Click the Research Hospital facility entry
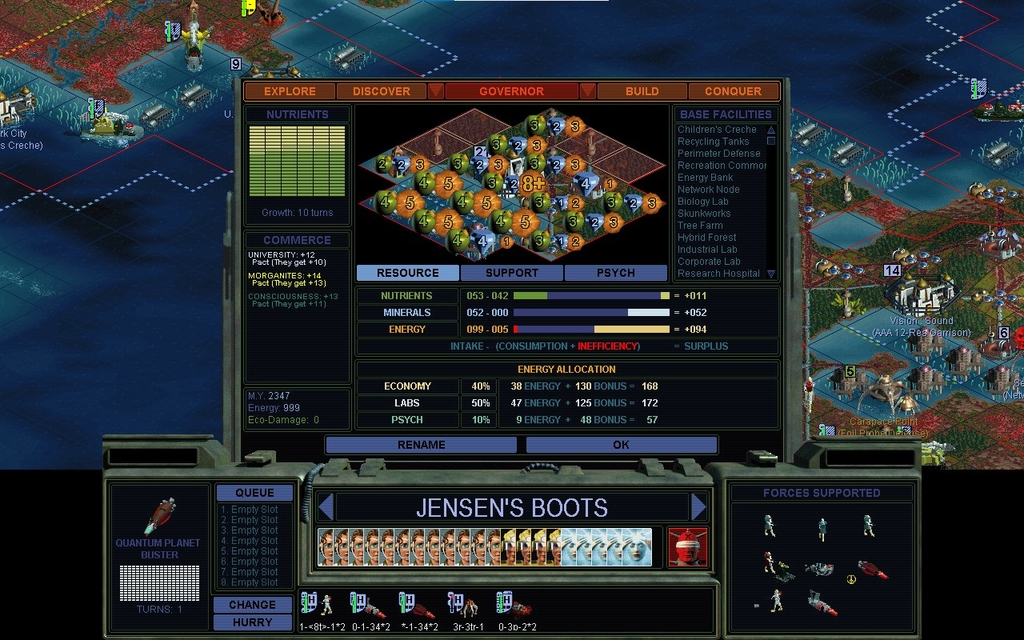 (719, 274)
